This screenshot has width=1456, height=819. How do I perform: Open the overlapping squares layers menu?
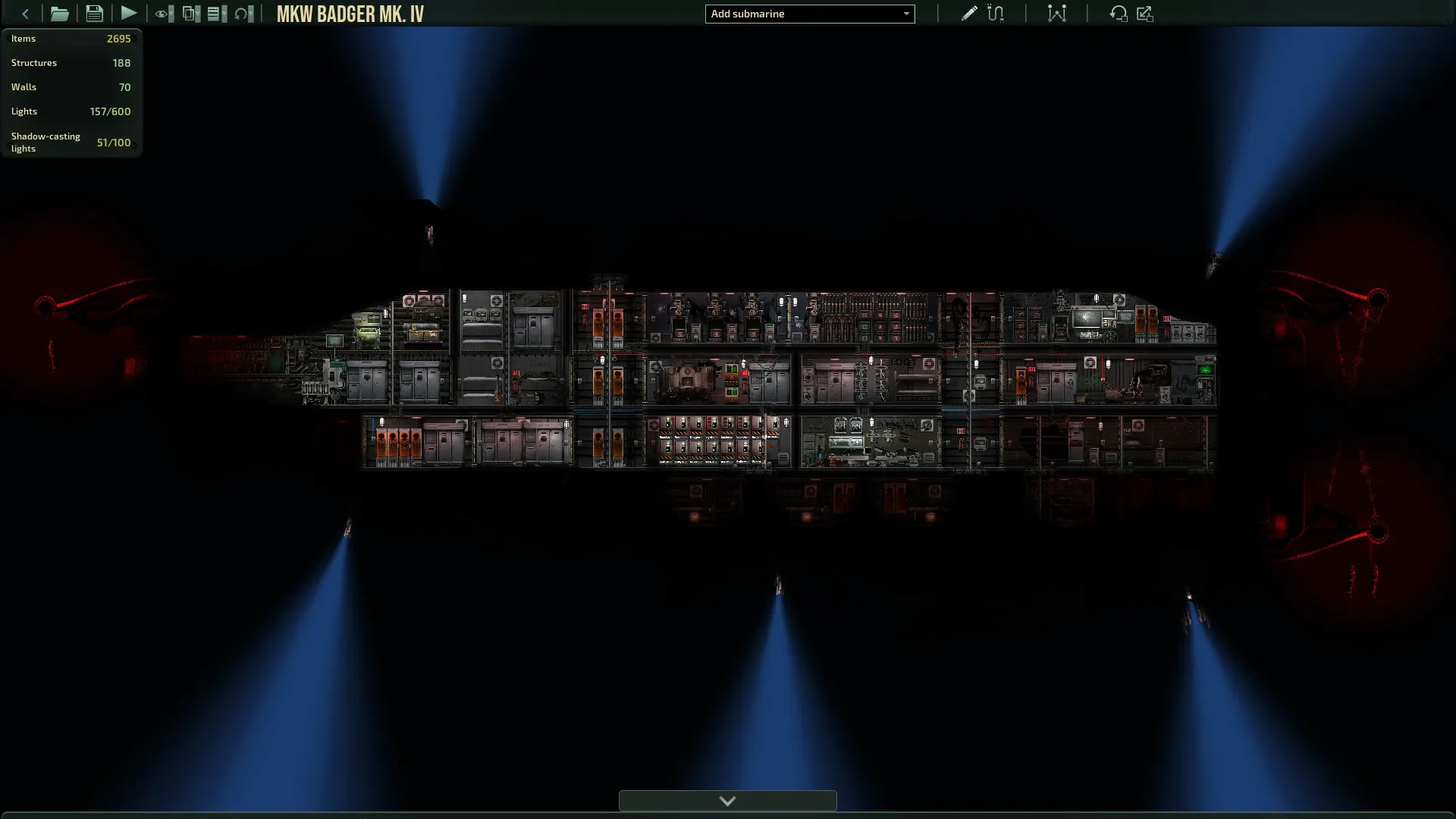coord(190,14)
